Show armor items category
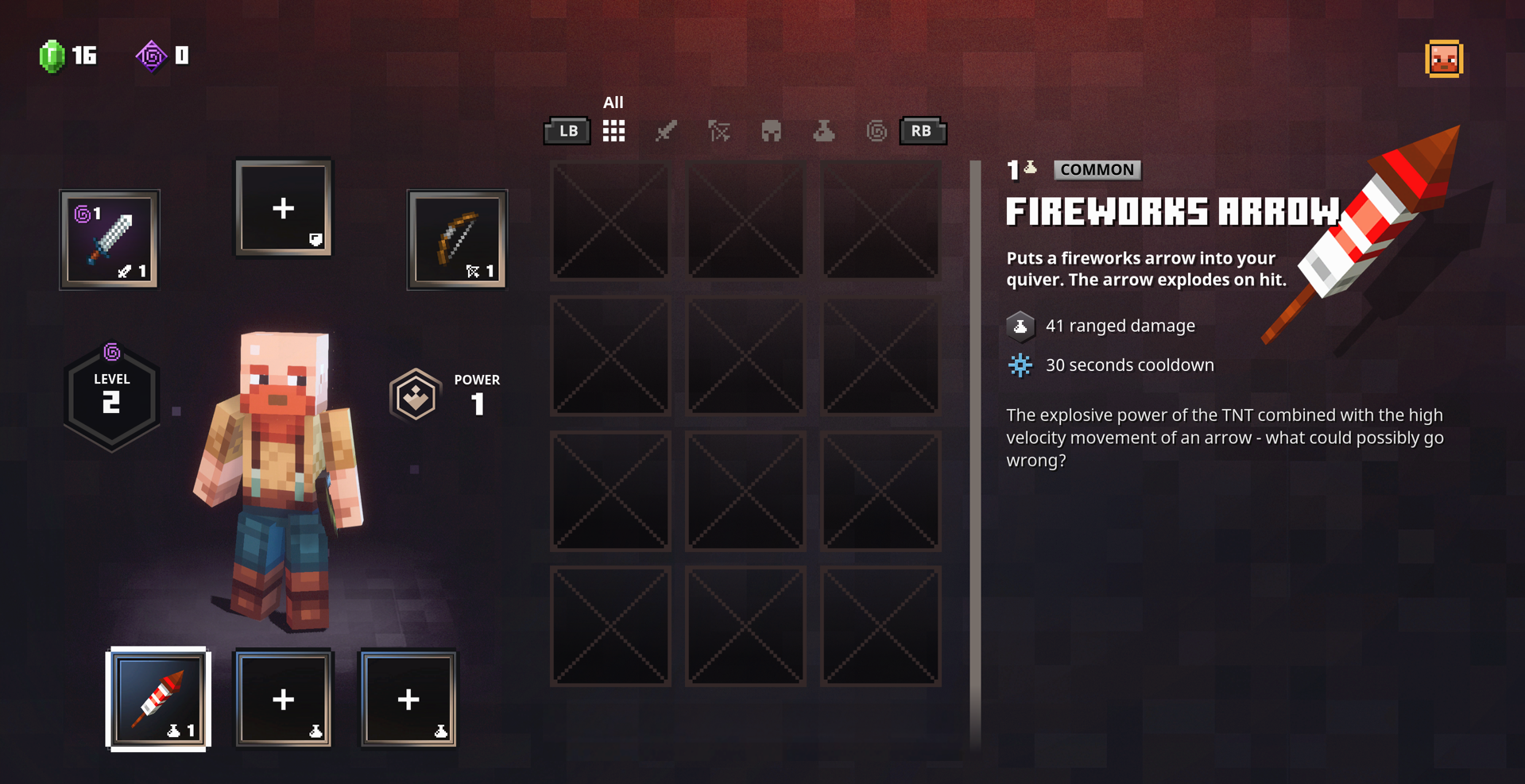 [x=771, y=131]
